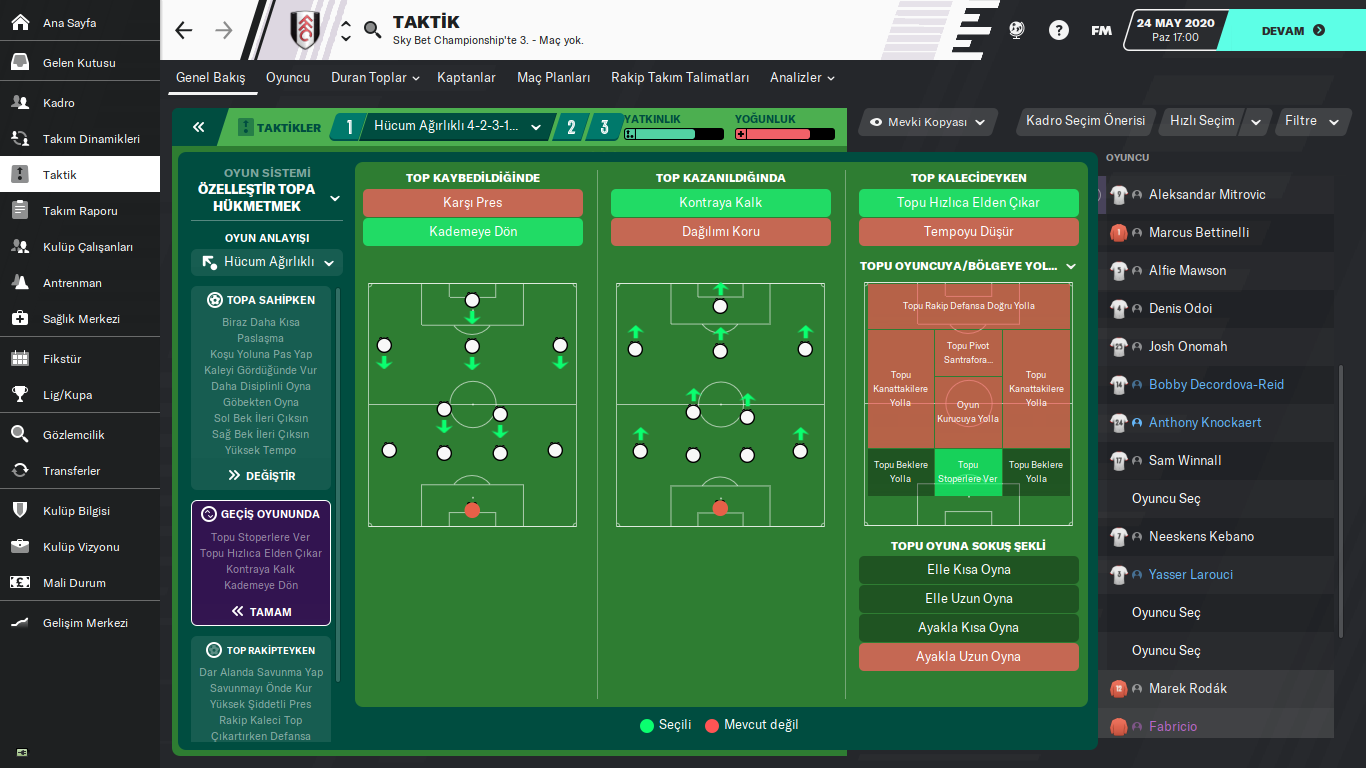Click DEĞİŞTİR under Topa Sahipken
The height and width of the screenshot is (768, 1366).
coord(261,476)
